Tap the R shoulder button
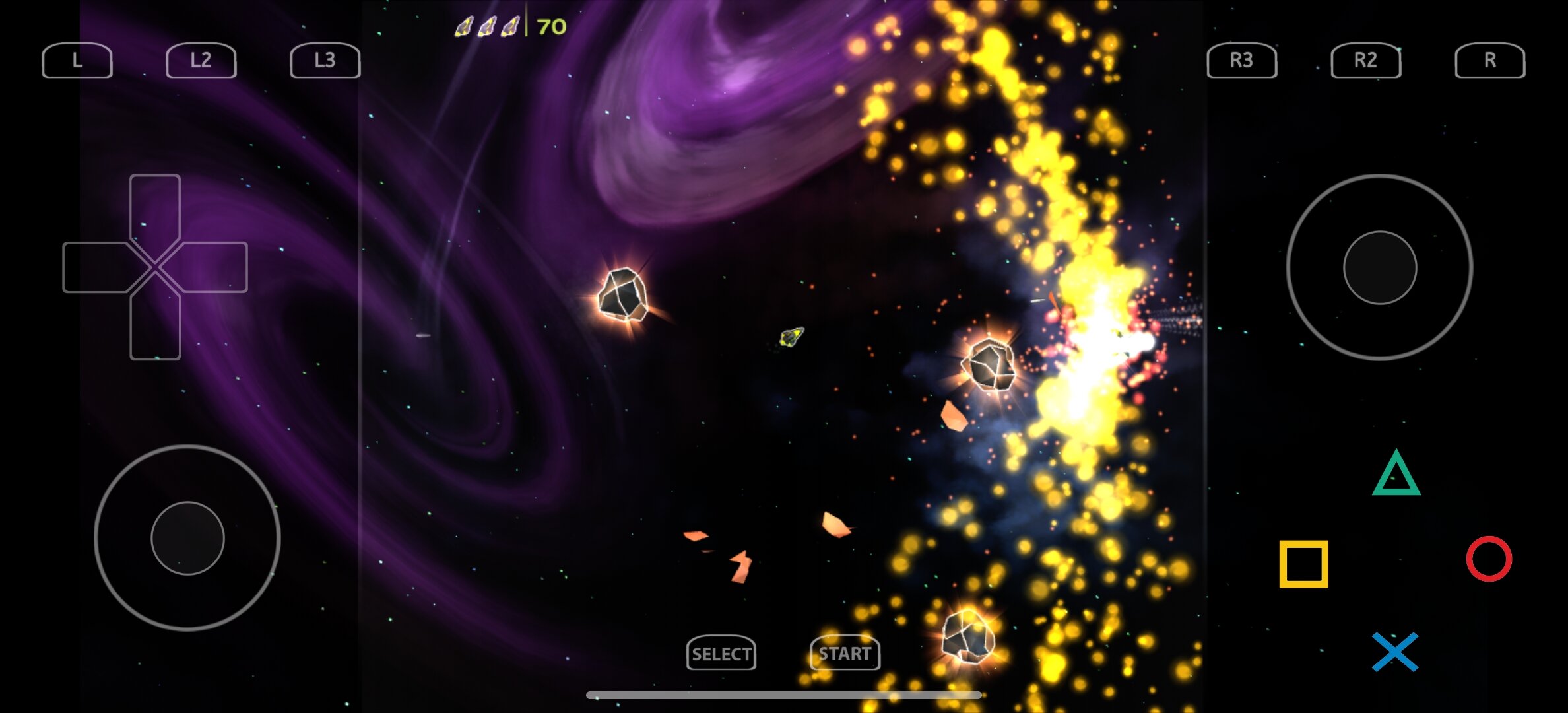The image size is (1568, 713). (1489, 61)
